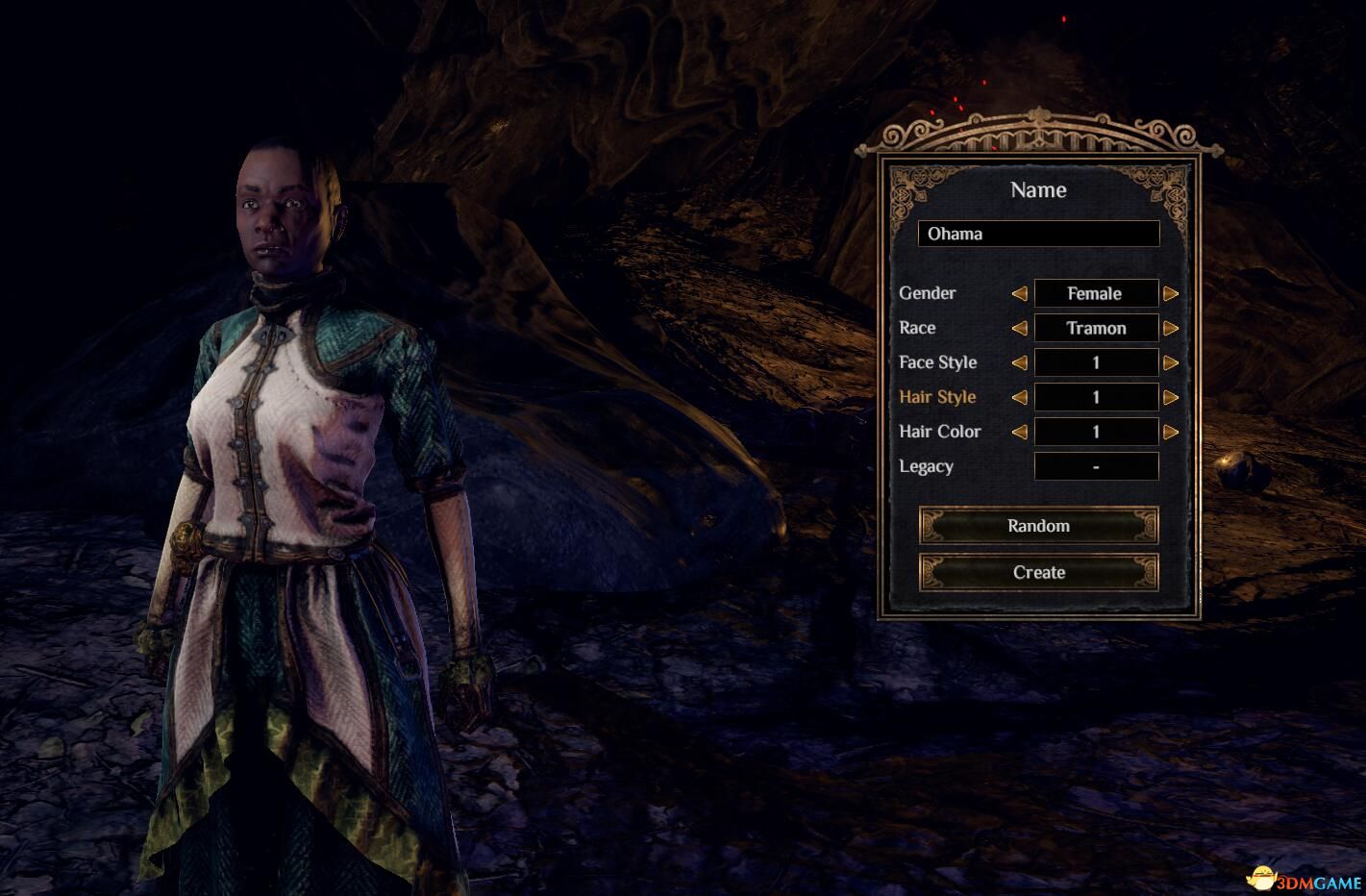The image size is (1366, 896).
Task: Randomize character with Random button
Action: [1038, 526]
